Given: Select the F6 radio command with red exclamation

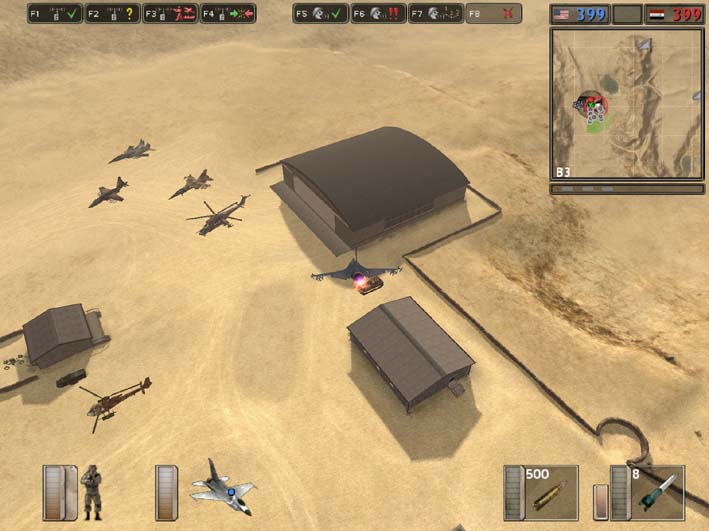Looking at the screenshot, I should pos(378,14).
